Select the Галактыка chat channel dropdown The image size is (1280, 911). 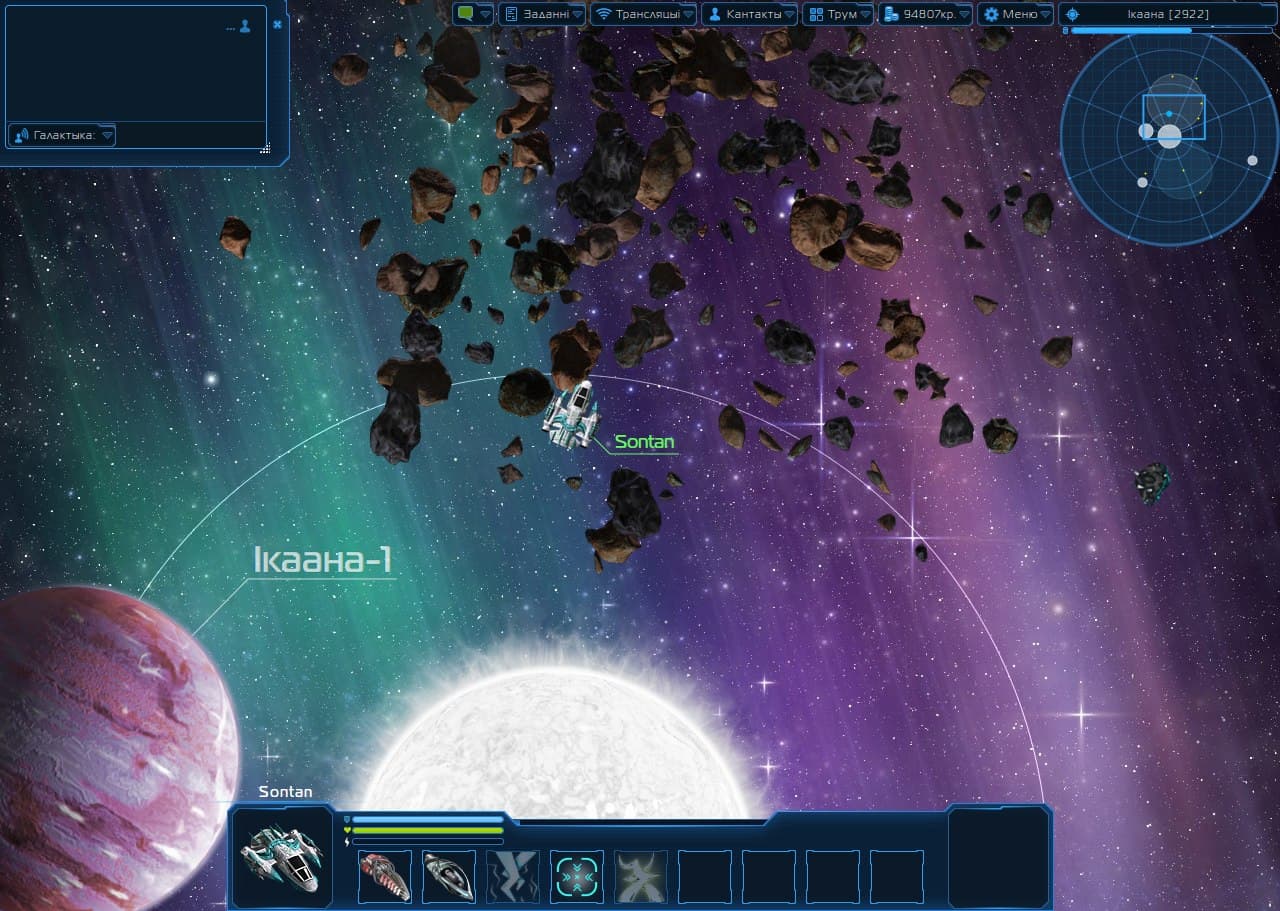pos(62,135)
